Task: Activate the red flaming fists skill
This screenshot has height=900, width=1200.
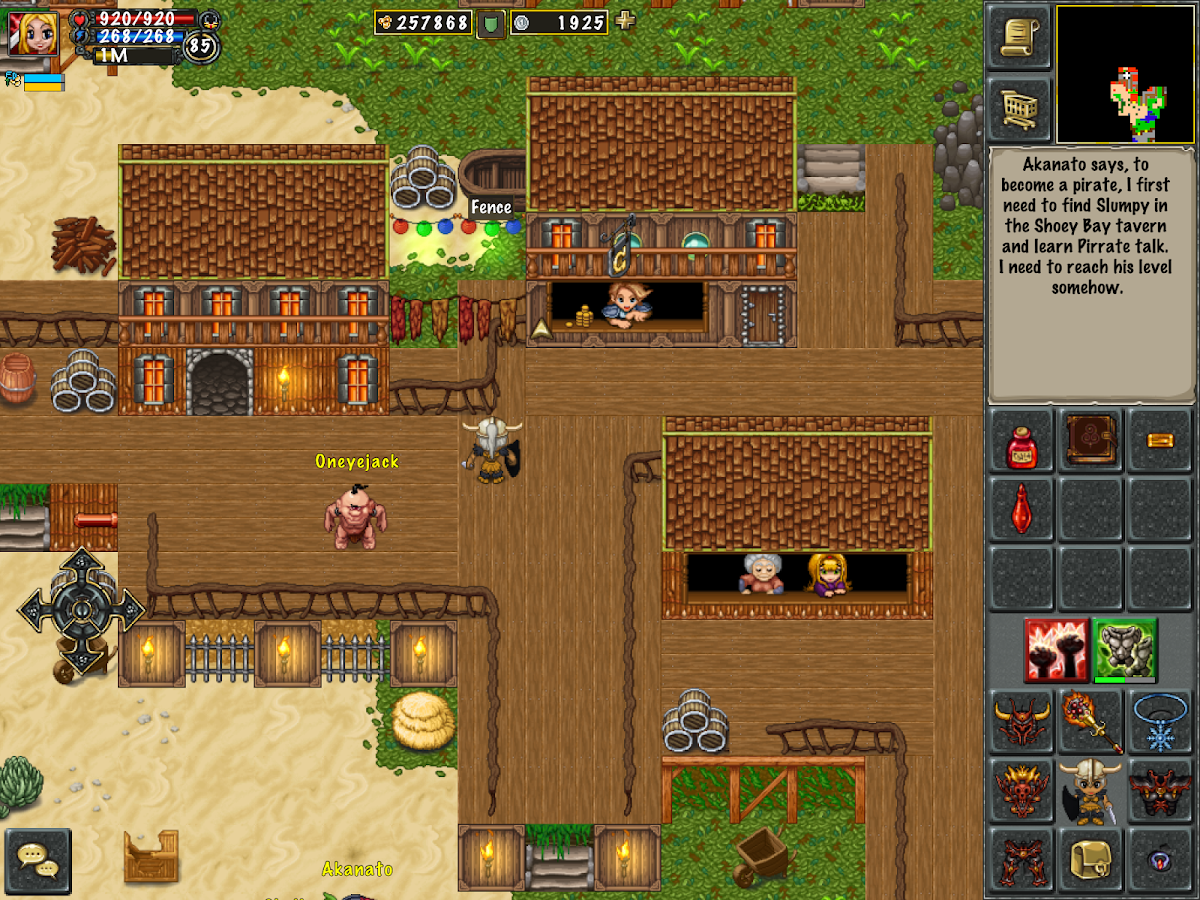Action: point(1056,650)
